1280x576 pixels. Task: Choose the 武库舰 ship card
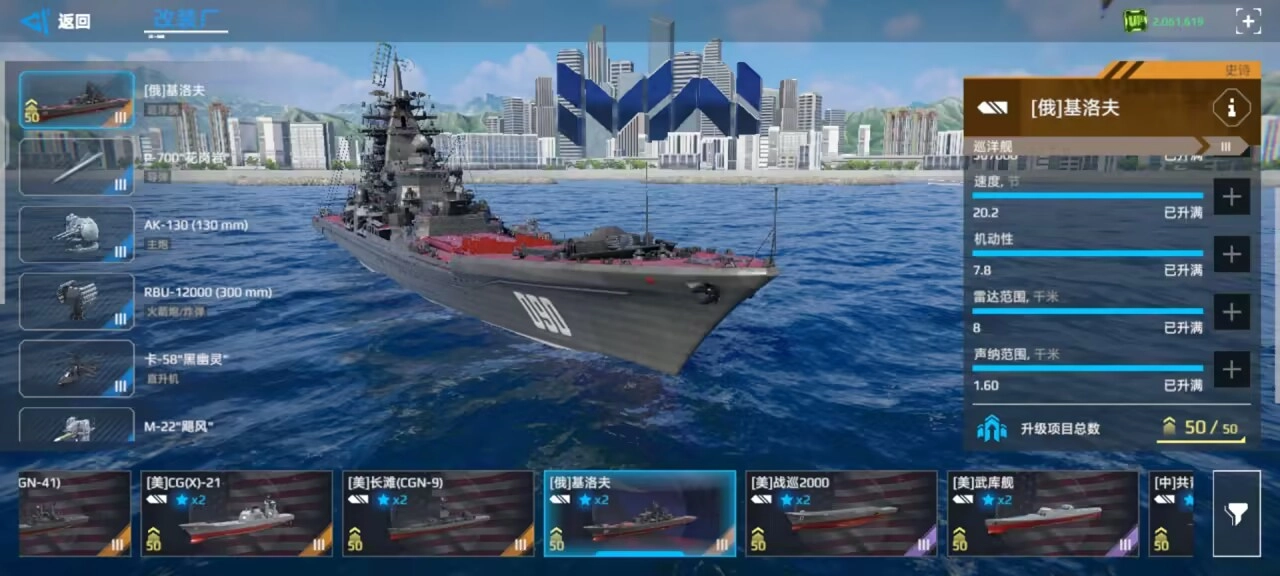pos(1043,513)
